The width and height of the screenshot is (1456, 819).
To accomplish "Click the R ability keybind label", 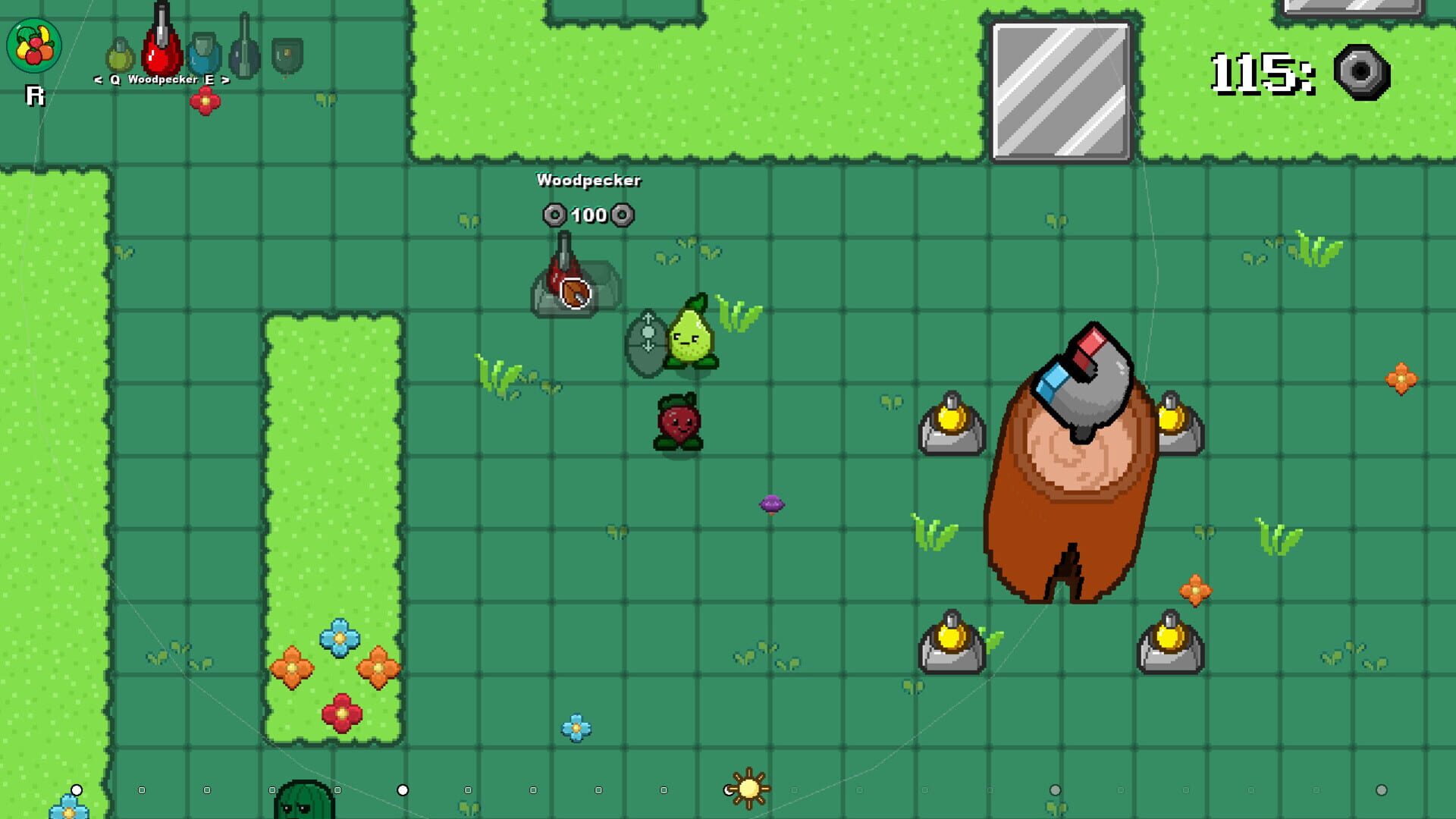I will pyautogui.click(x=35, y=96).
